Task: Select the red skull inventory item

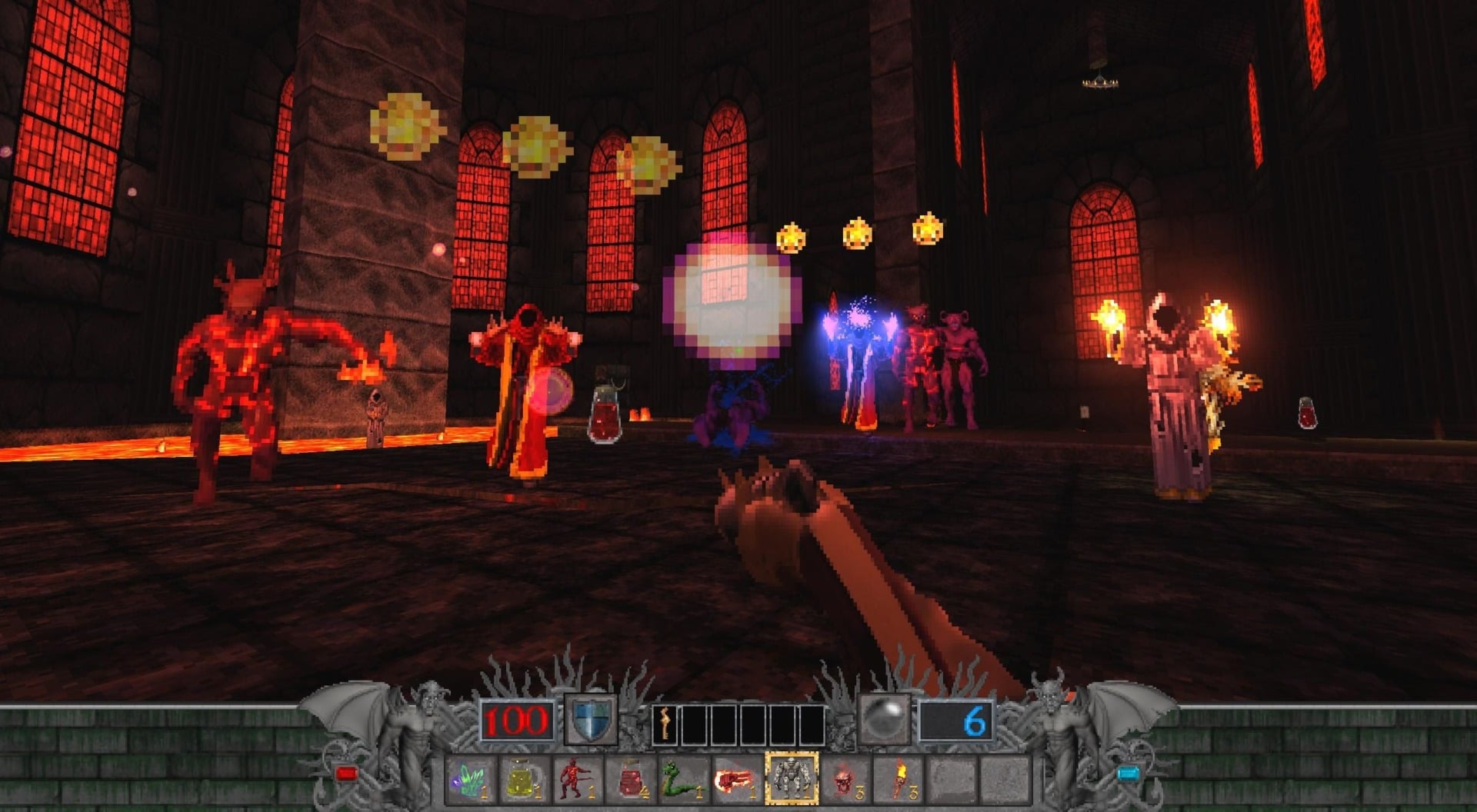Action: coord(843,779)
